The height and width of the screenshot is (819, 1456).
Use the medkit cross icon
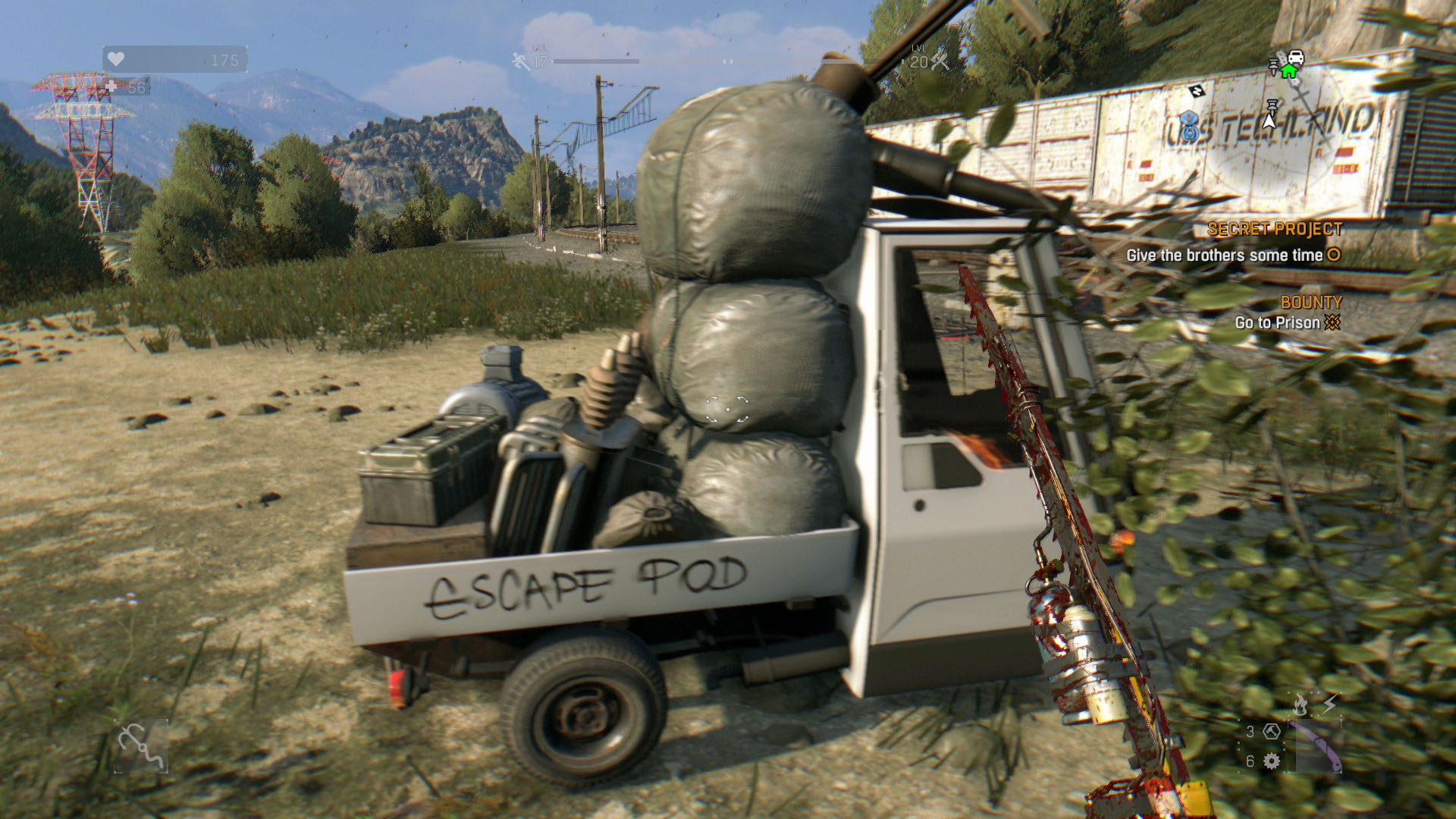111,87
